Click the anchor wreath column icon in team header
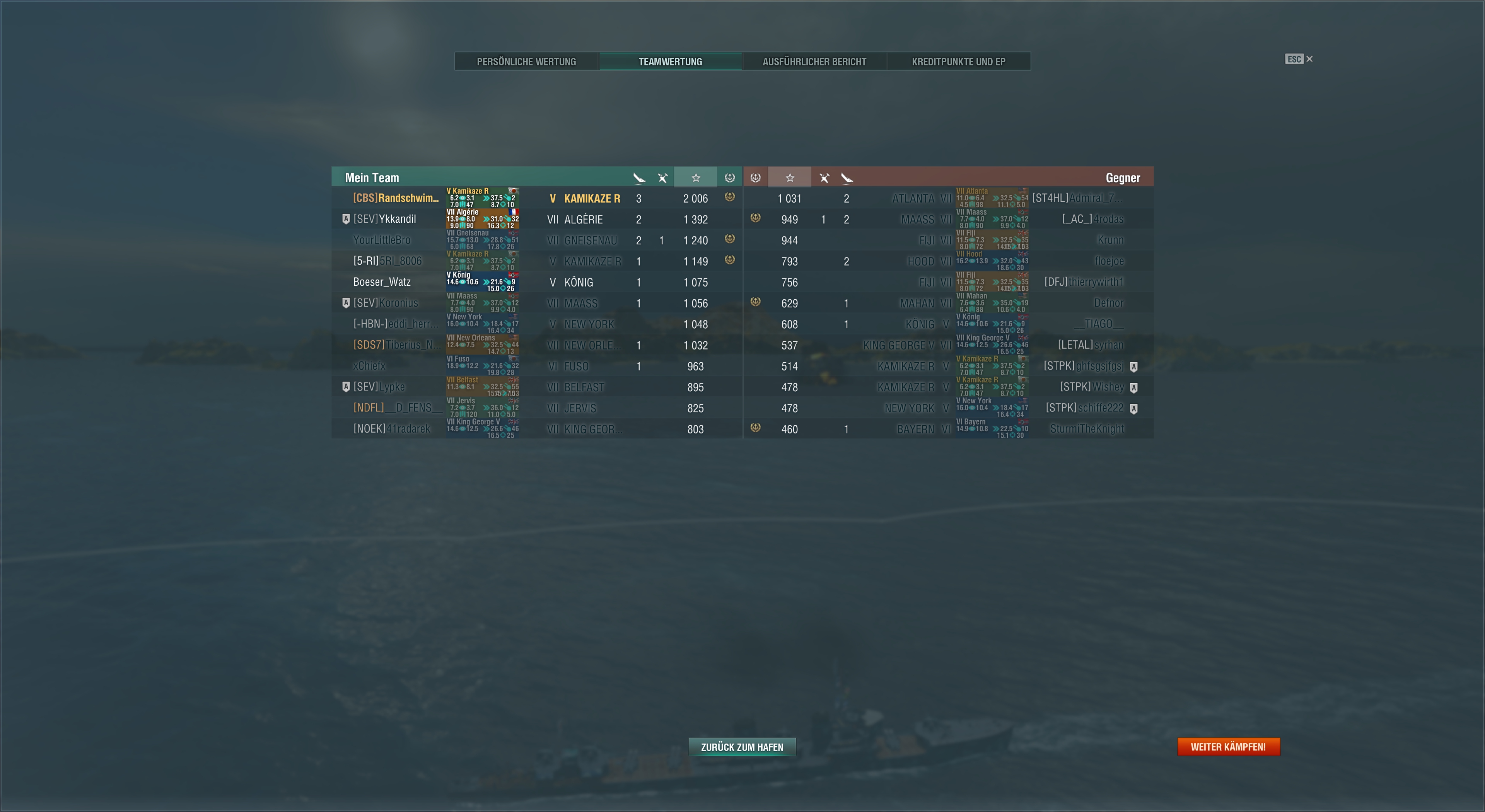Image resolution: width=1485 pixels, height=812 pixels. pos(730,177)
